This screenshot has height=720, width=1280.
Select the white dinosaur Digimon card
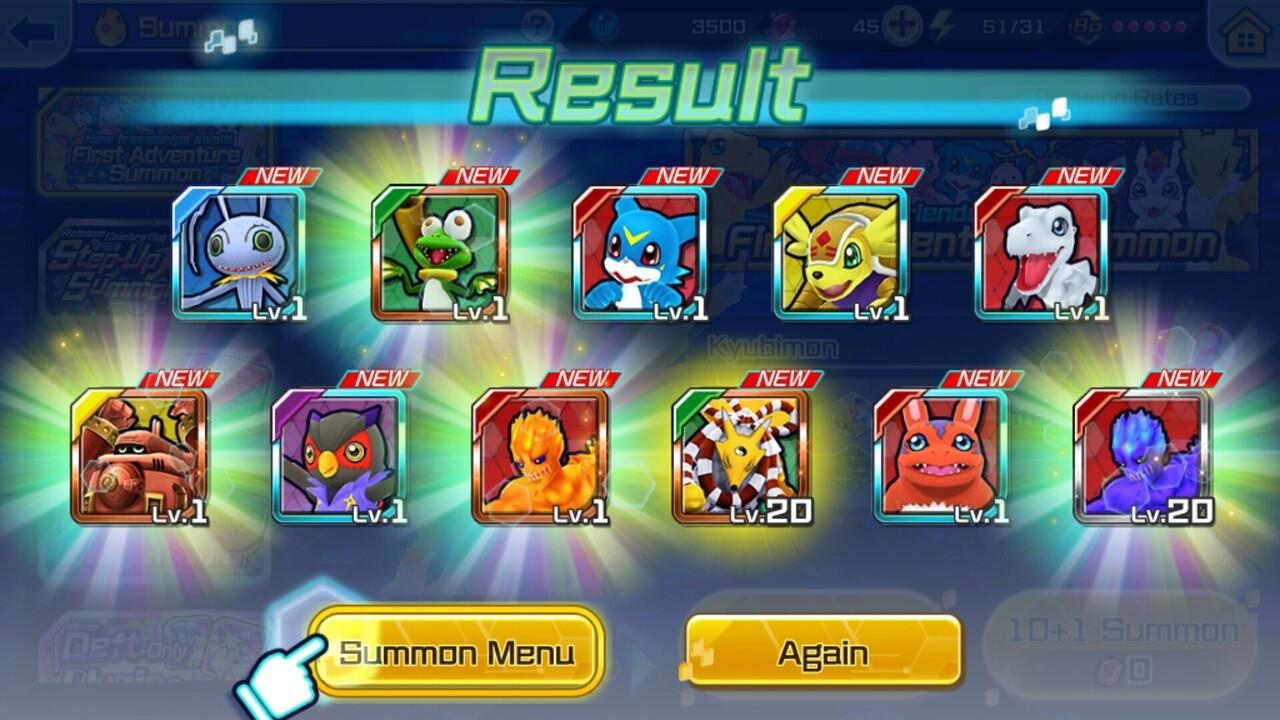1041,254
